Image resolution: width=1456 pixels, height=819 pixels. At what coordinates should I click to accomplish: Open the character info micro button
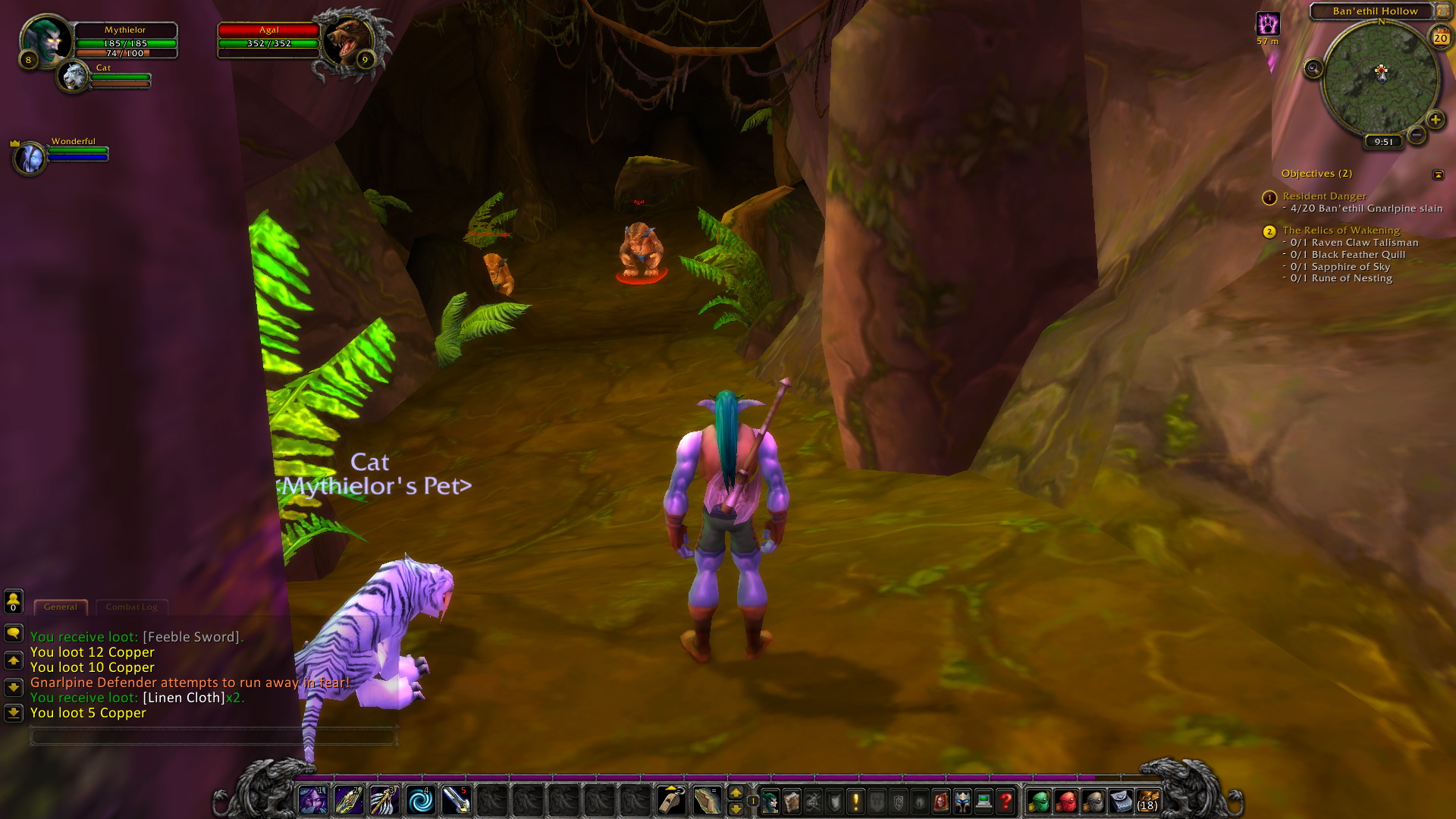(x=770, y=801)
